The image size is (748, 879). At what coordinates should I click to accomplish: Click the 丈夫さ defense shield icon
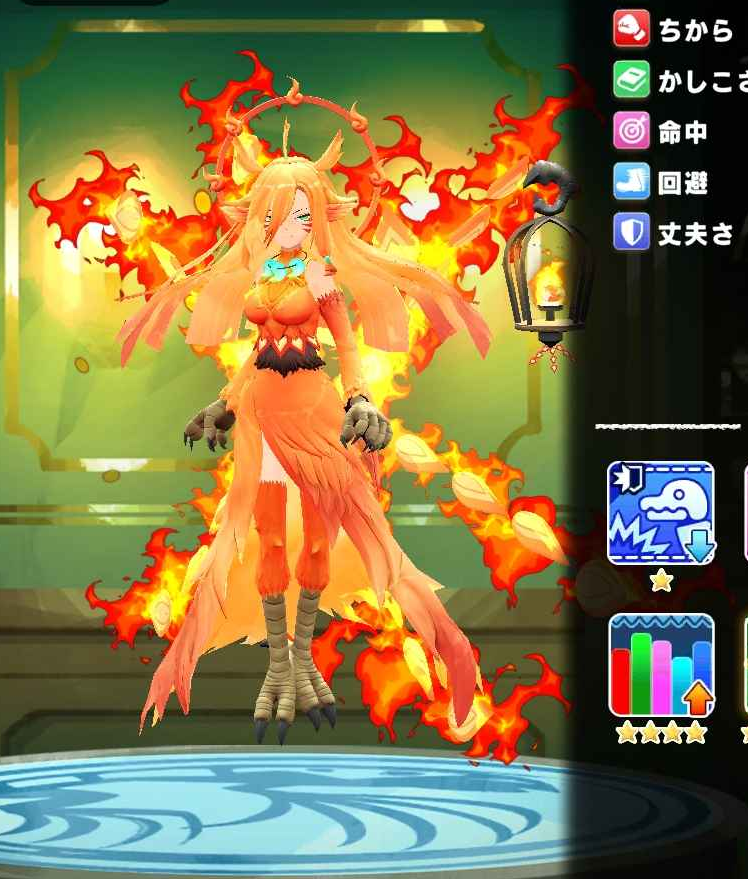632,234
